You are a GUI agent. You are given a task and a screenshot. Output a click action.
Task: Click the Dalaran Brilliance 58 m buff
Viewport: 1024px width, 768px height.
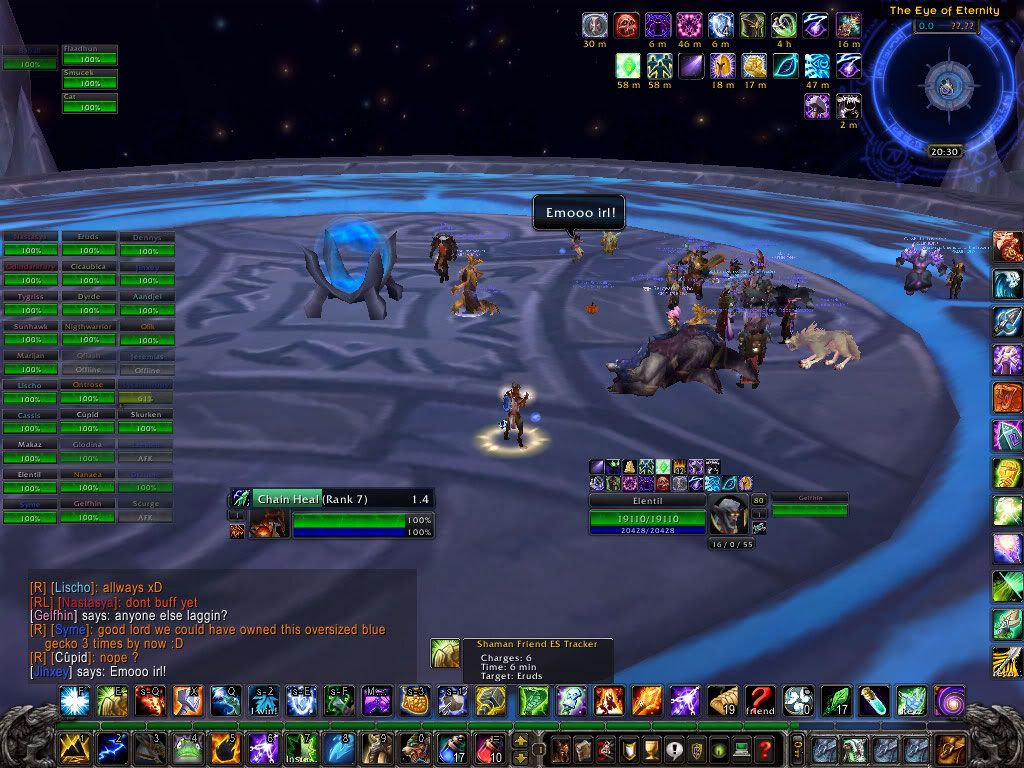click(x=626, y=67)
